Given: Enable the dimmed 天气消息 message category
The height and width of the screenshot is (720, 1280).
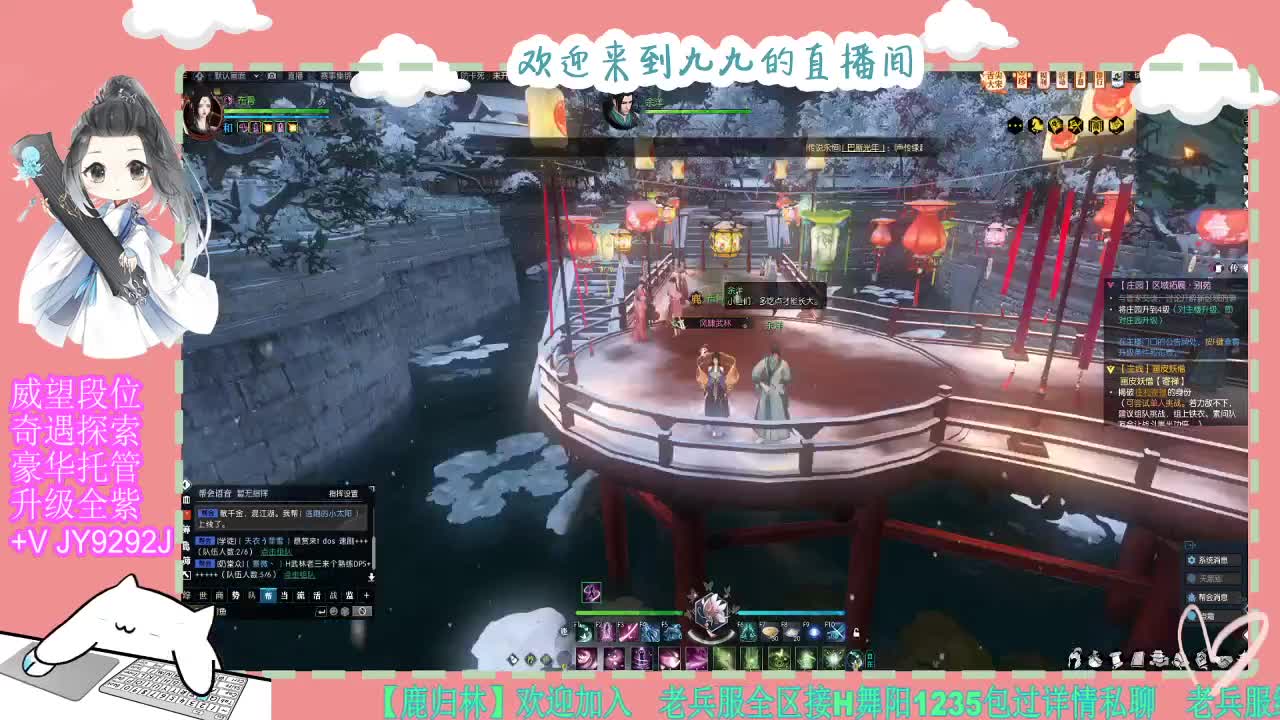Looking at the screenshot, I should point(1191,579).
